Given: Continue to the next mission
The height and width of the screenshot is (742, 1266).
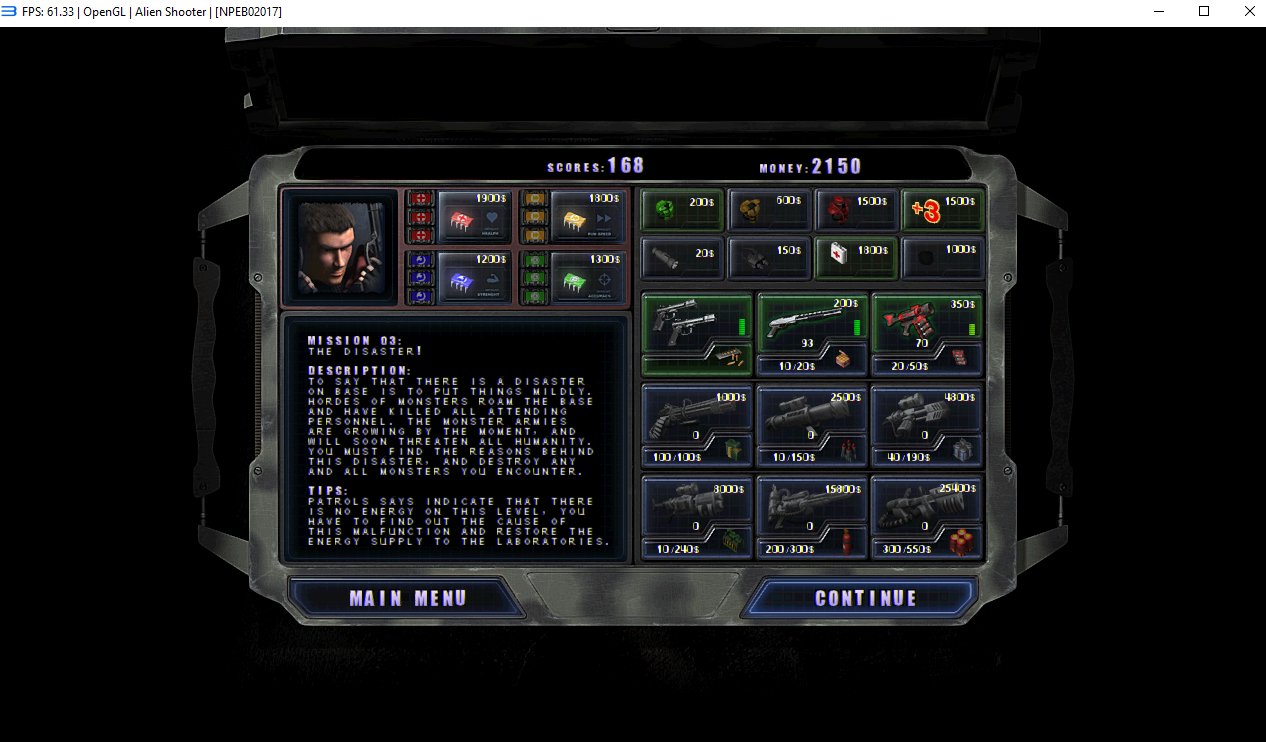Looking at the screenshot, I should (x=865, y=598).
